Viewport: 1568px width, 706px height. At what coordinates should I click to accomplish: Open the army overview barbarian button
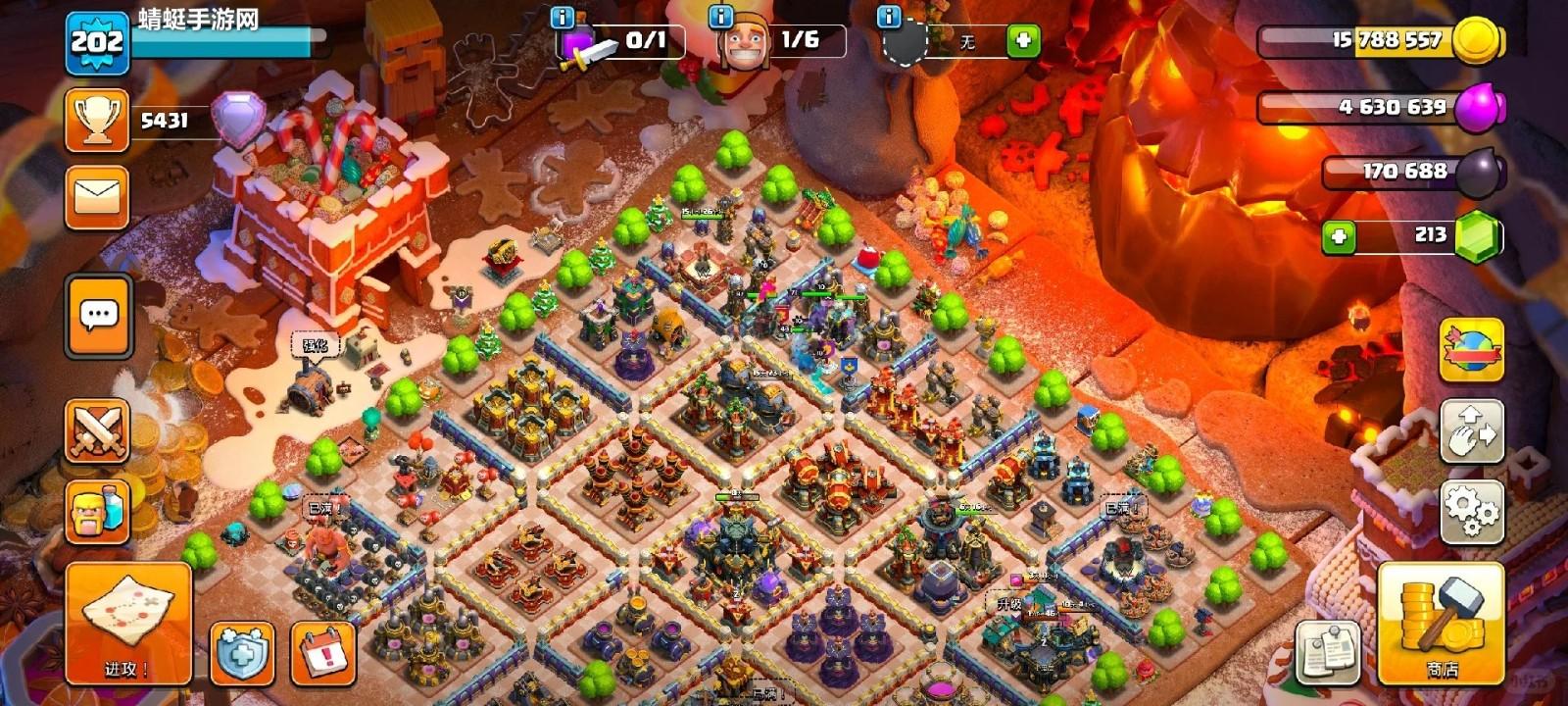97,512
